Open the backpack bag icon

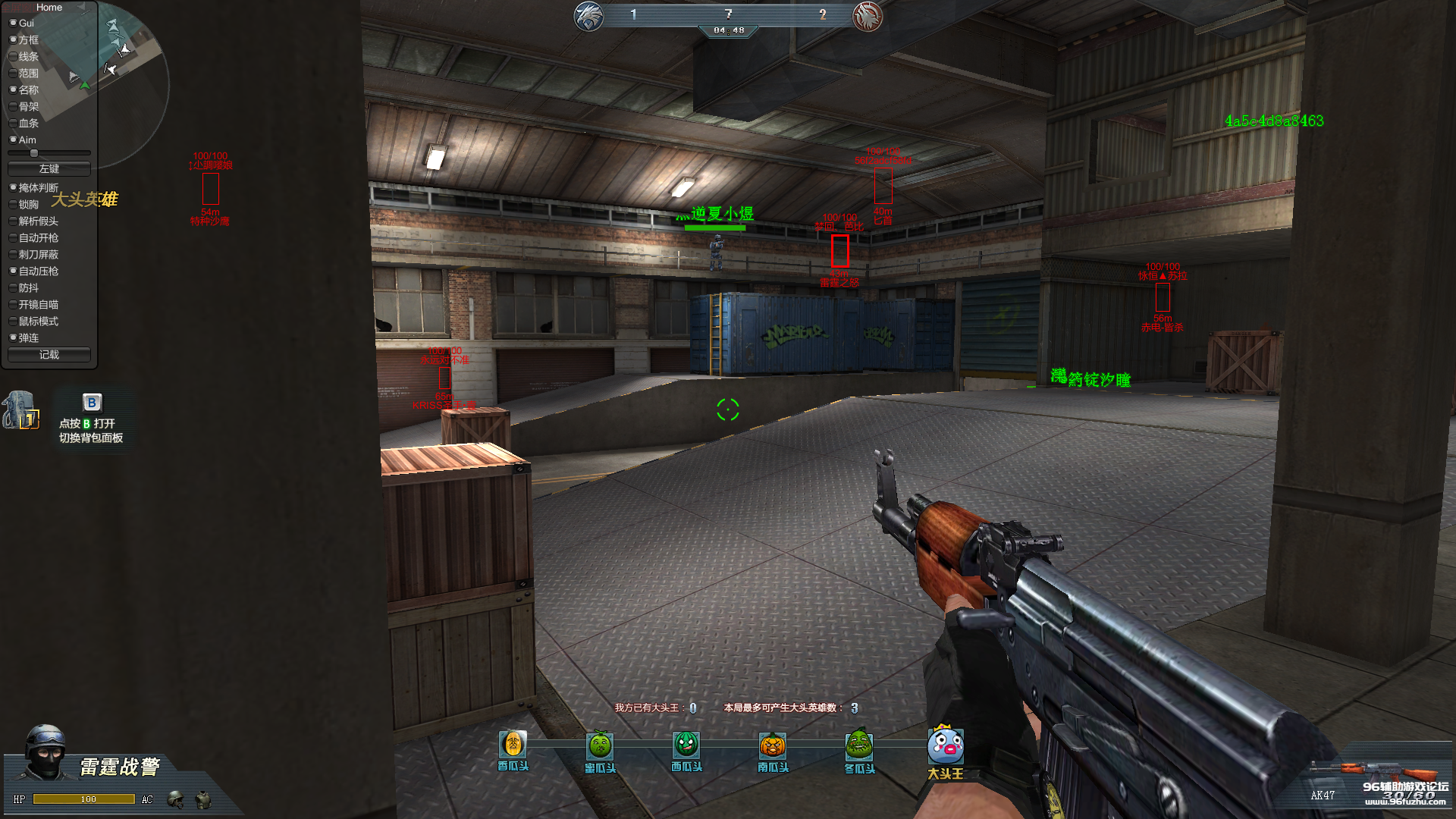click(x=20, y=410)
